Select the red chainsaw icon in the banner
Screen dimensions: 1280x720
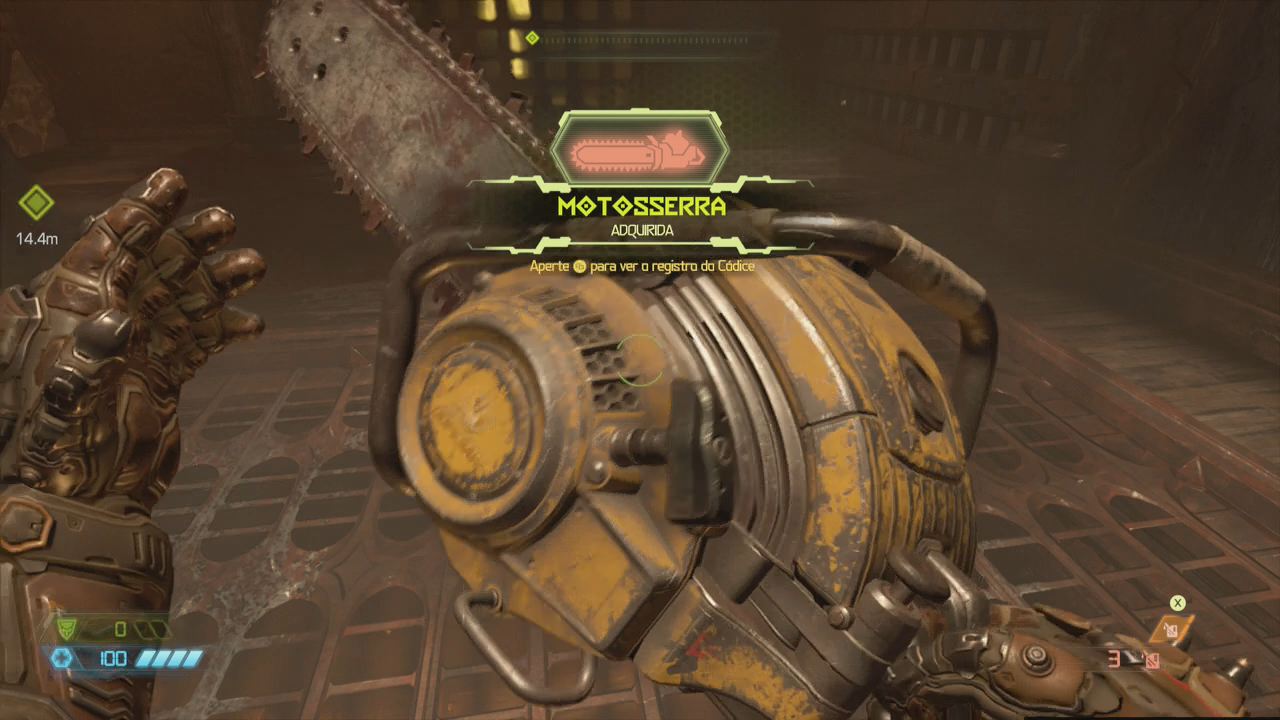[639, 153]
